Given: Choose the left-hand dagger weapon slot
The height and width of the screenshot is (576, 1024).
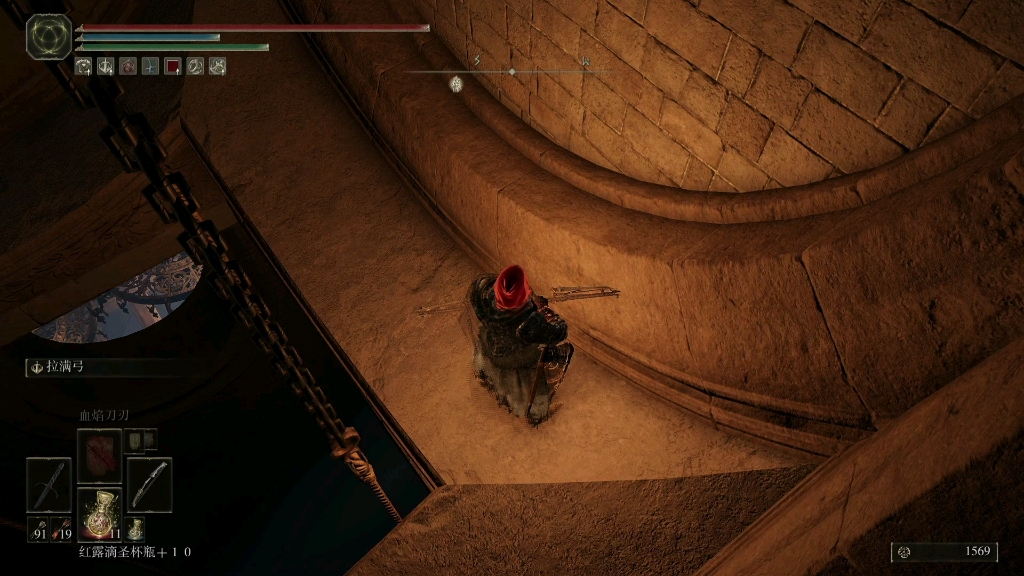Looking at the screenshot, I should 48,484.
